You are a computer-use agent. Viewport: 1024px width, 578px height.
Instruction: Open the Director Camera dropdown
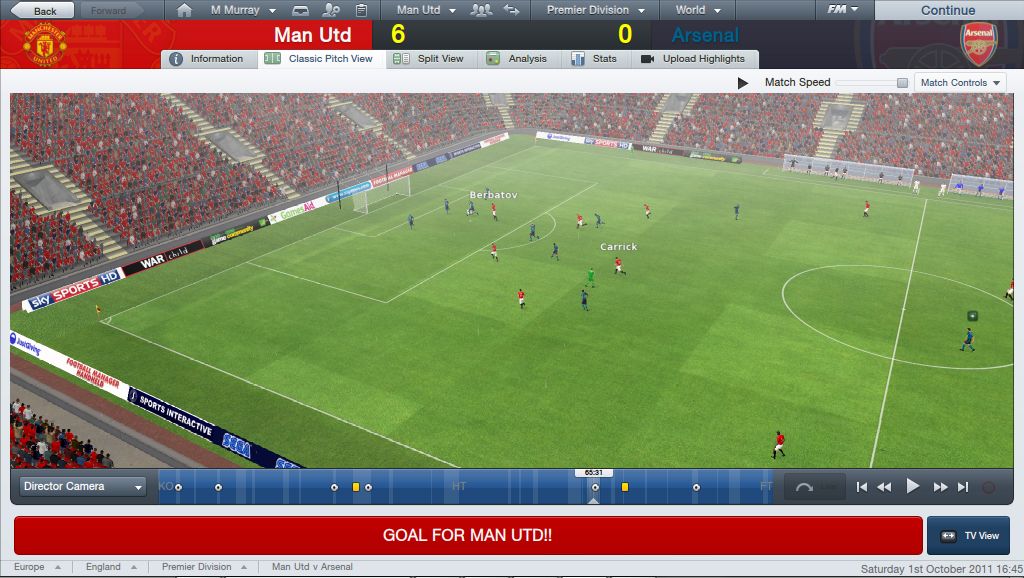click(x=84, y=487)
